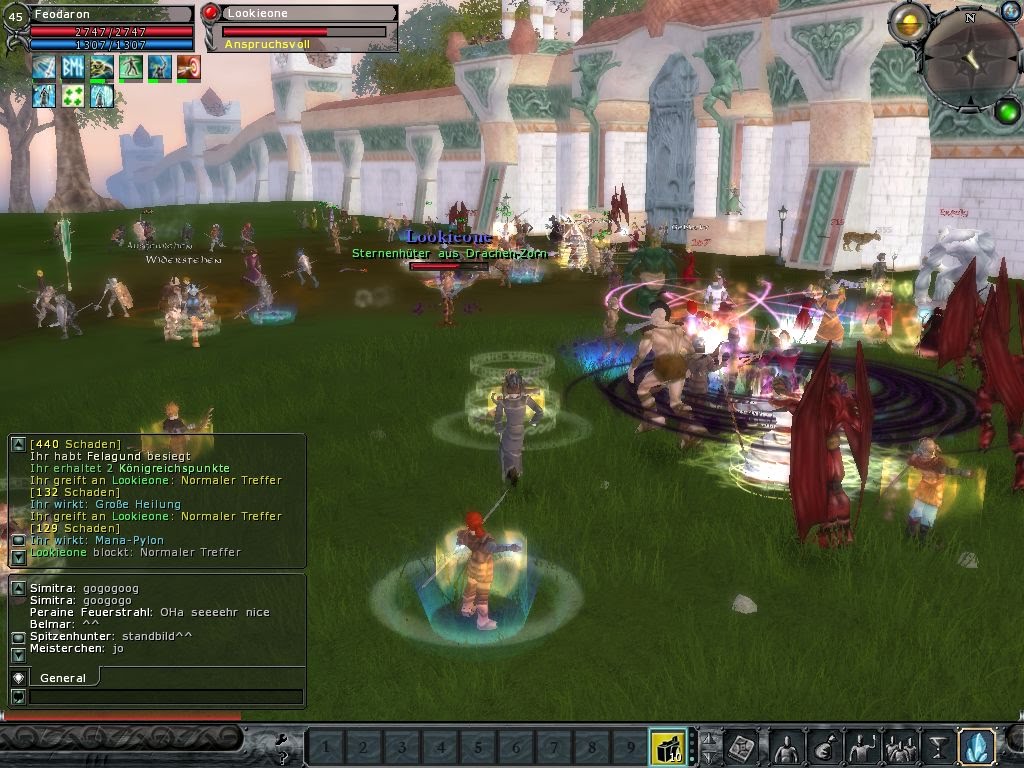Select the sword buff icon

point(44,68)
